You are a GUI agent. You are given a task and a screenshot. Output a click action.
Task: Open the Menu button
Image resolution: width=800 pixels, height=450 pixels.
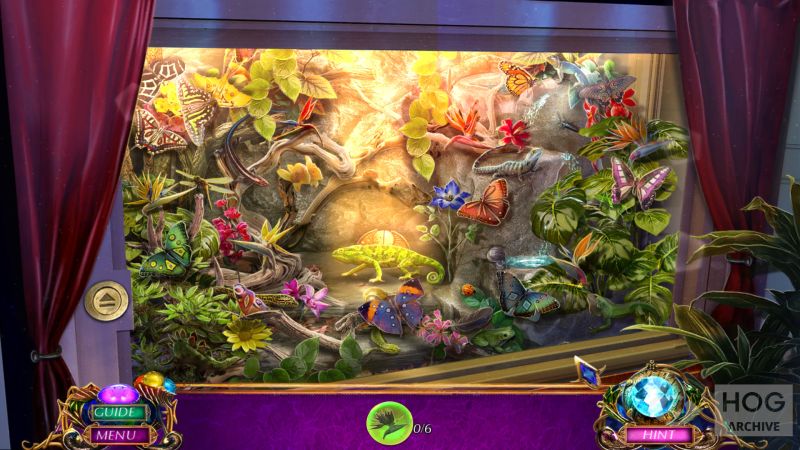point(115,434)
